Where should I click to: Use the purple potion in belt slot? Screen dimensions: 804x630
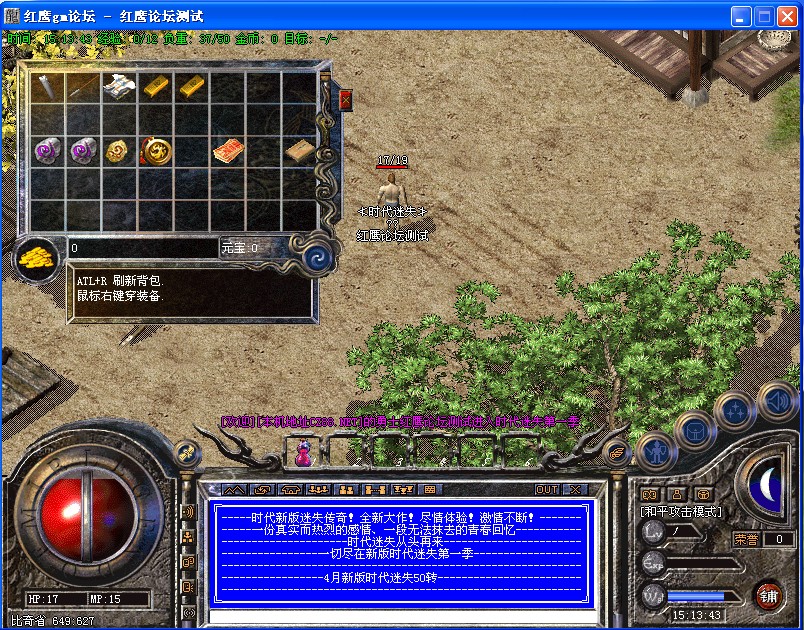(x=302, y=455)
